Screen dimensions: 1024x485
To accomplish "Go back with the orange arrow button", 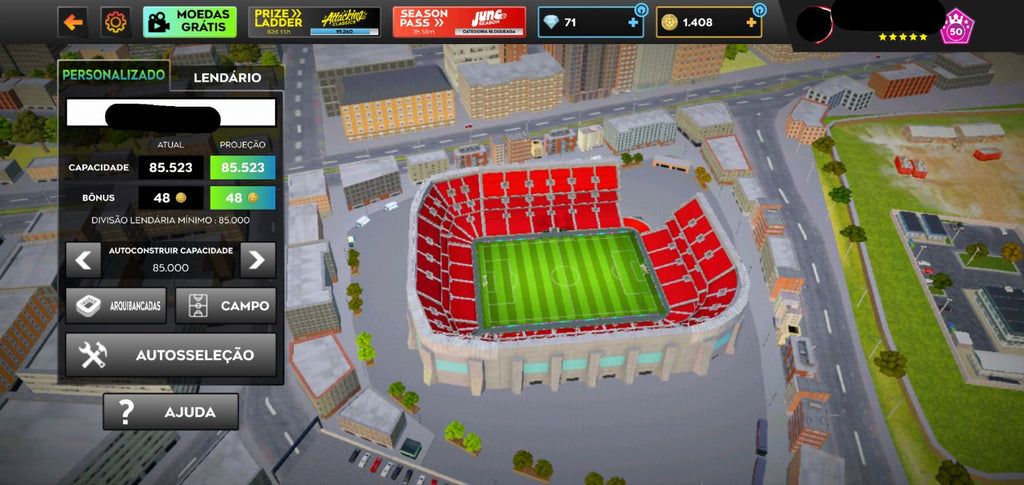I will 72,21.
